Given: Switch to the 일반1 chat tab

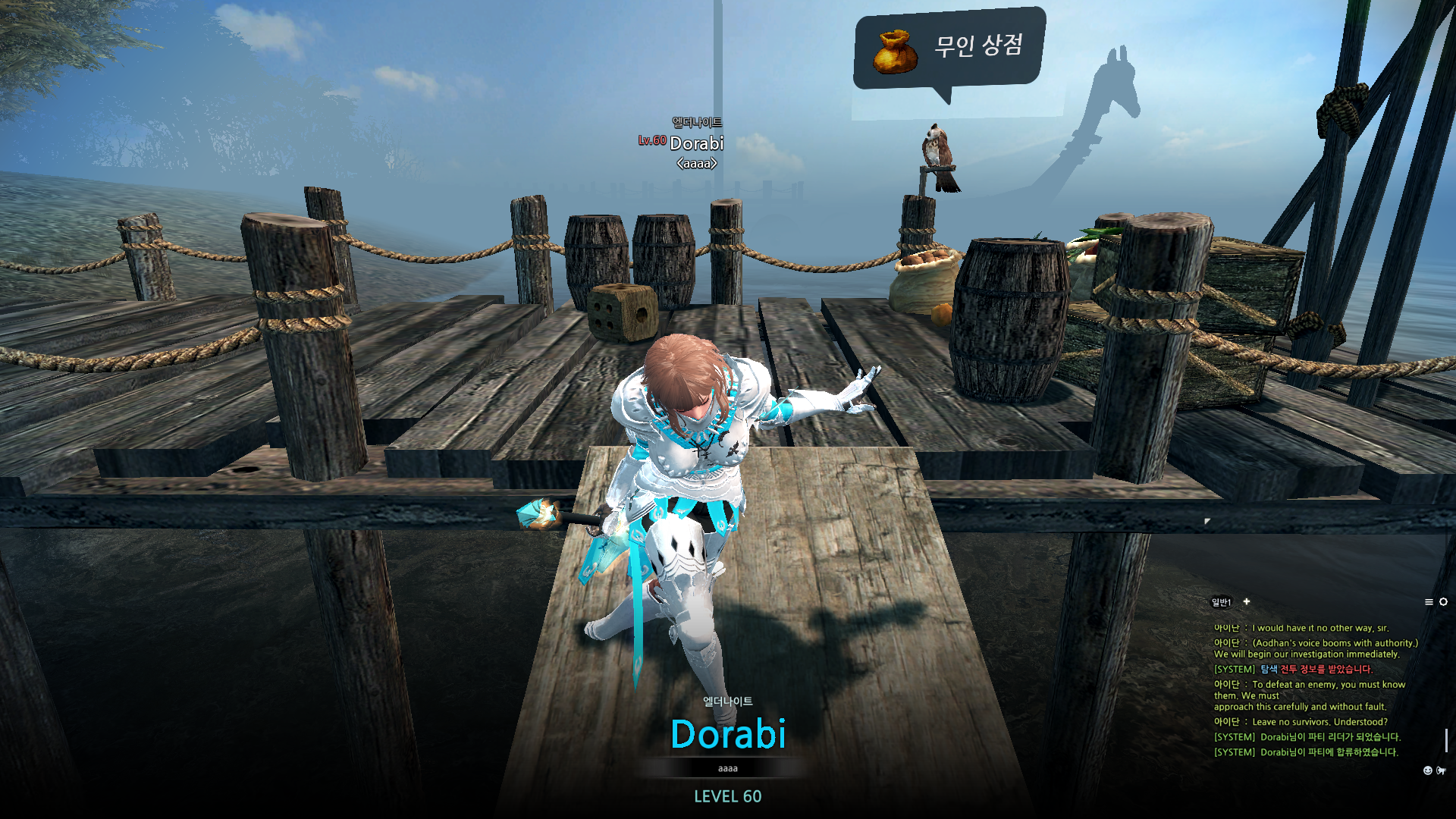Looking at the screenshot, I should coord(1221,602).
